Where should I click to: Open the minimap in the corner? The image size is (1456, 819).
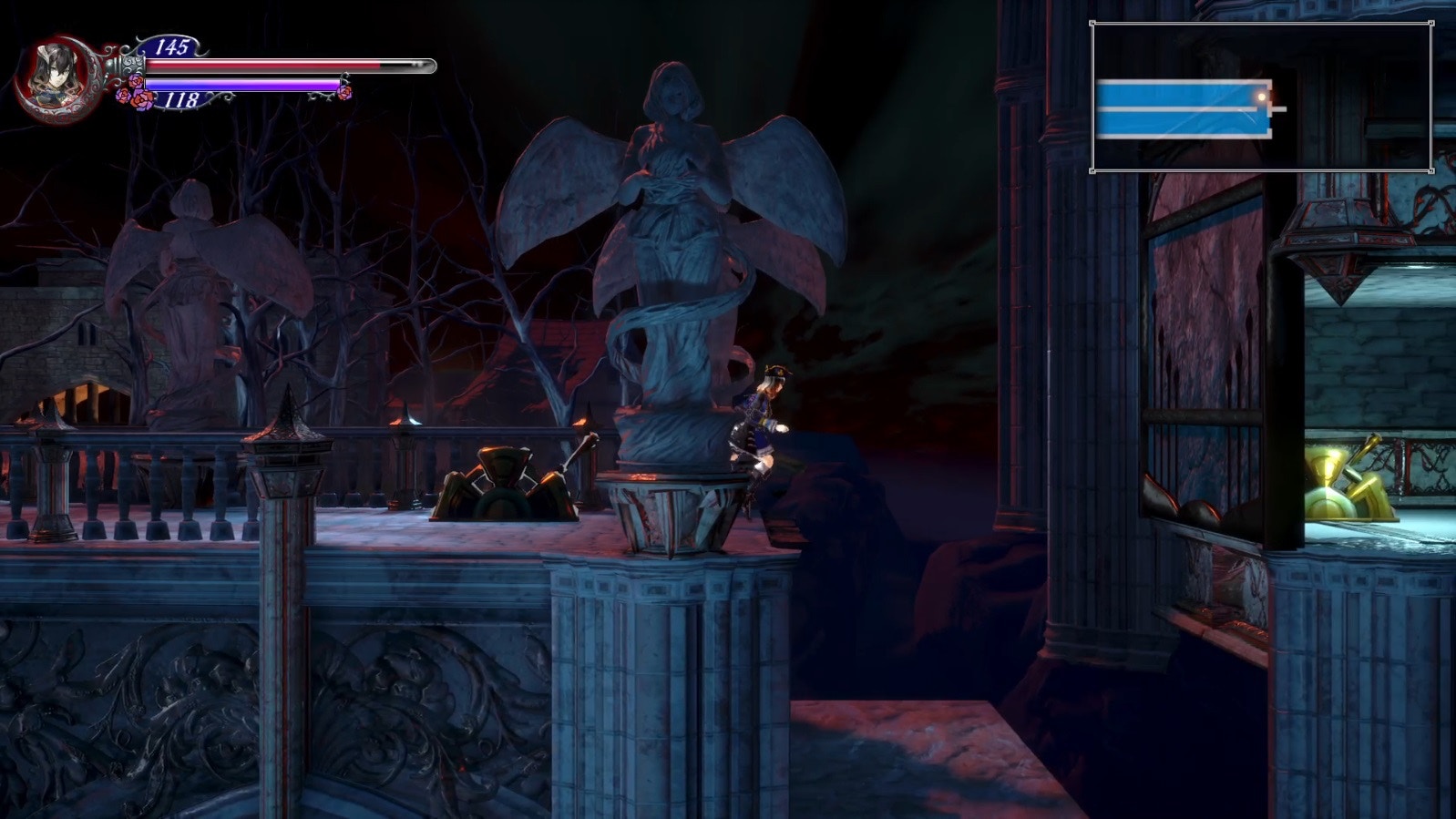click(x=1261, y=97)
